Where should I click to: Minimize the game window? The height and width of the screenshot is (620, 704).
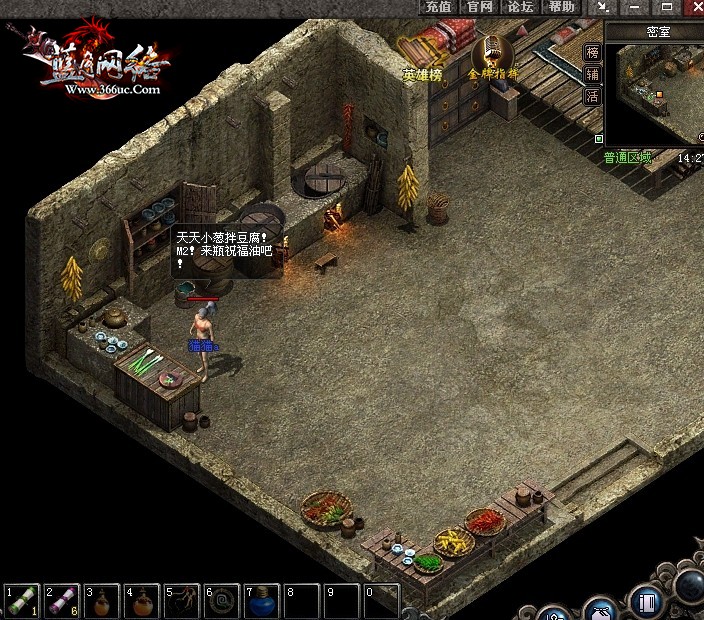(634, 7)
